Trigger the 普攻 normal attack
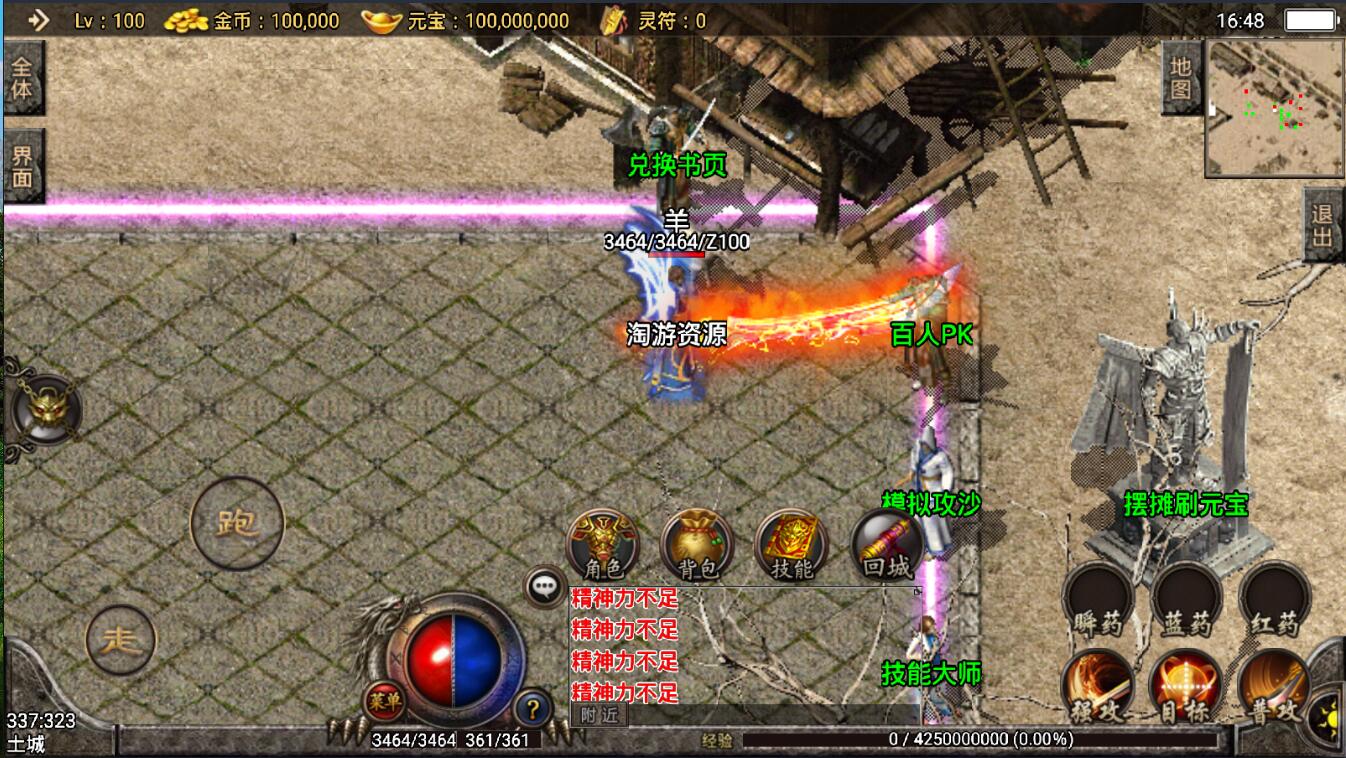1346x758 pixels. (1274, 687)
